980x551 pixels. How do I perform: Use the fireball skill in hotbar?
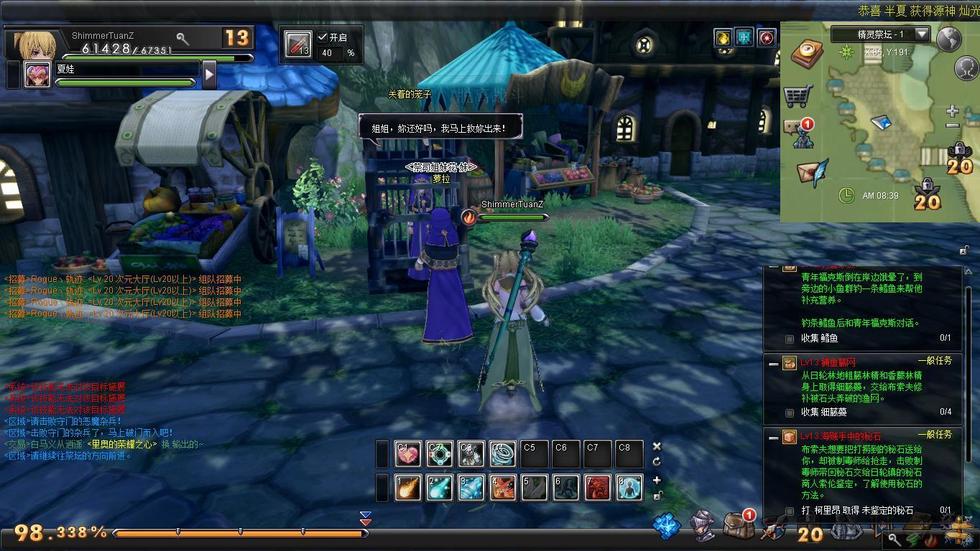(408, 487)
